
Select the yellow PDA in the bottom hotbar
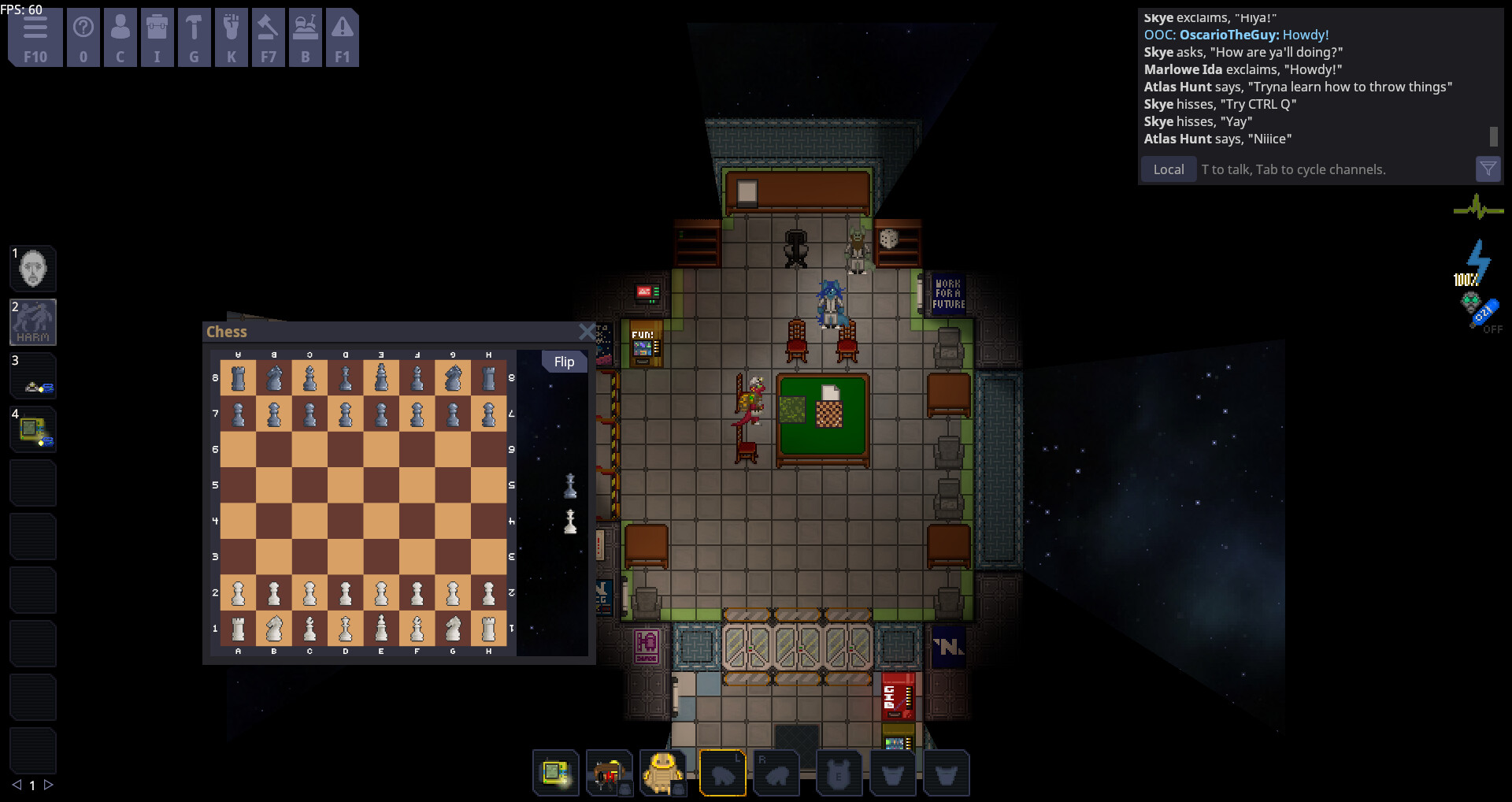556,773
